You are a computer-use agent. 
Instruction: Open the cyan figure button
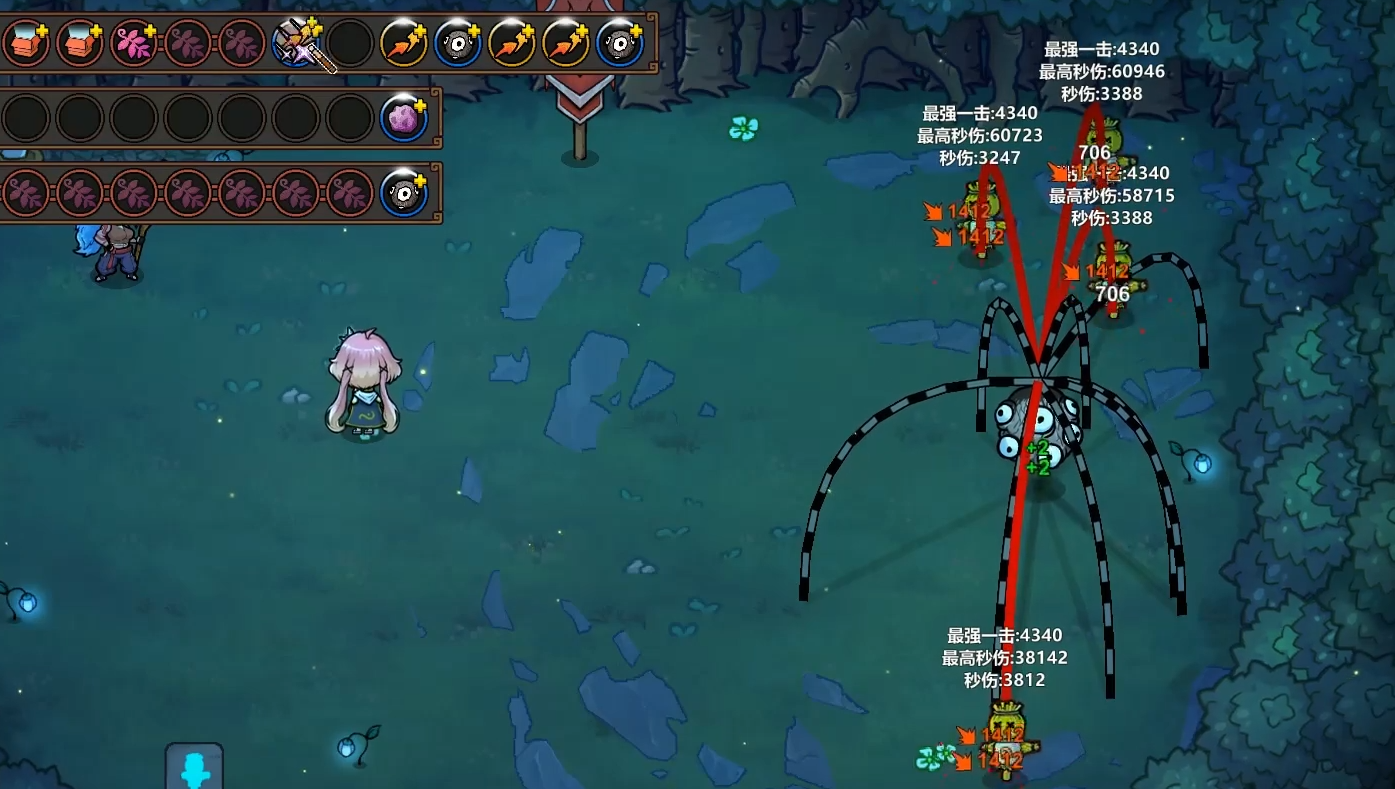[x=194, y=768]
